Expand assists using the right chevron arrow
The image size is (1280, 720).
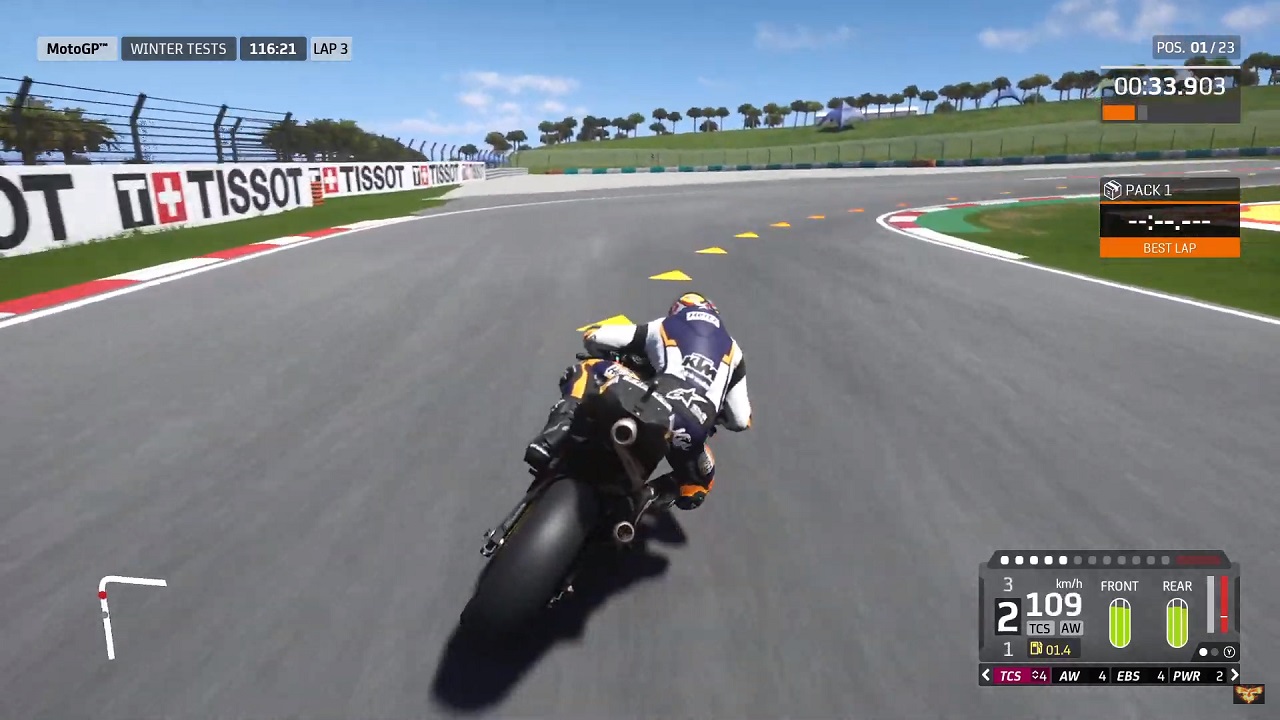click(1236, 676)
